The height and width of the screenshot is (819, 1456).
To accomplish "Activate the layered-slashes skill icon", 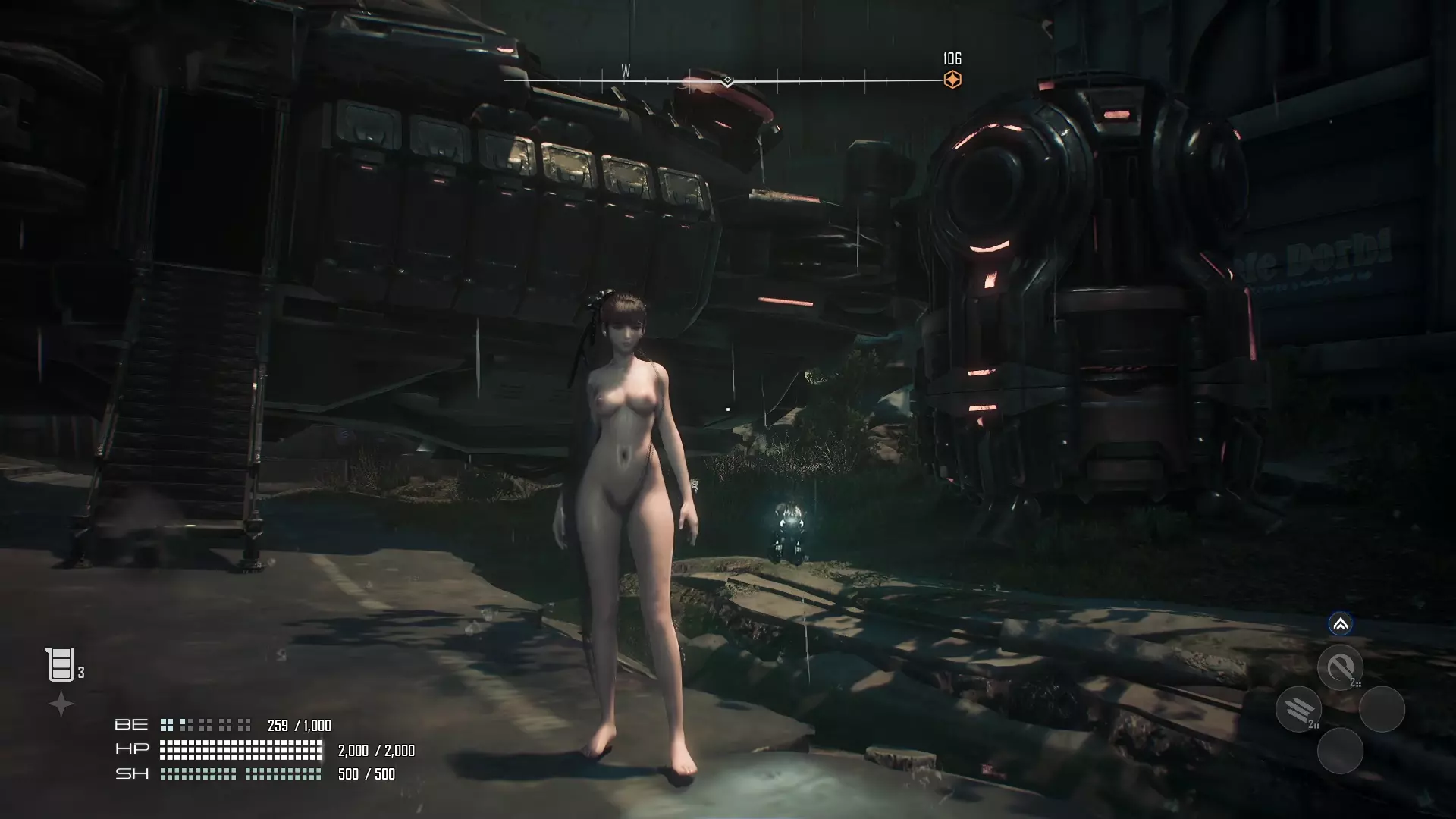I will (x=1299, y=709).
